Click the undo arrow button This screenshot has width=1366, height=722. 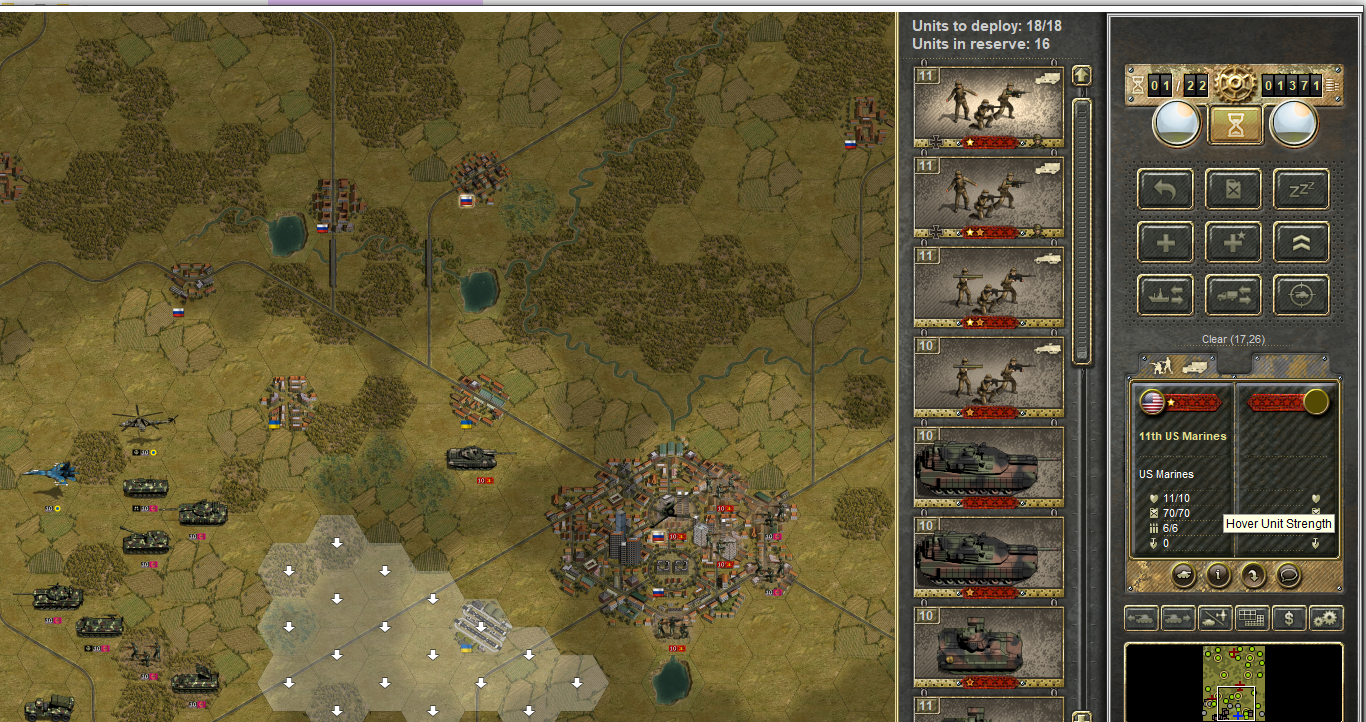point(1165,189)
